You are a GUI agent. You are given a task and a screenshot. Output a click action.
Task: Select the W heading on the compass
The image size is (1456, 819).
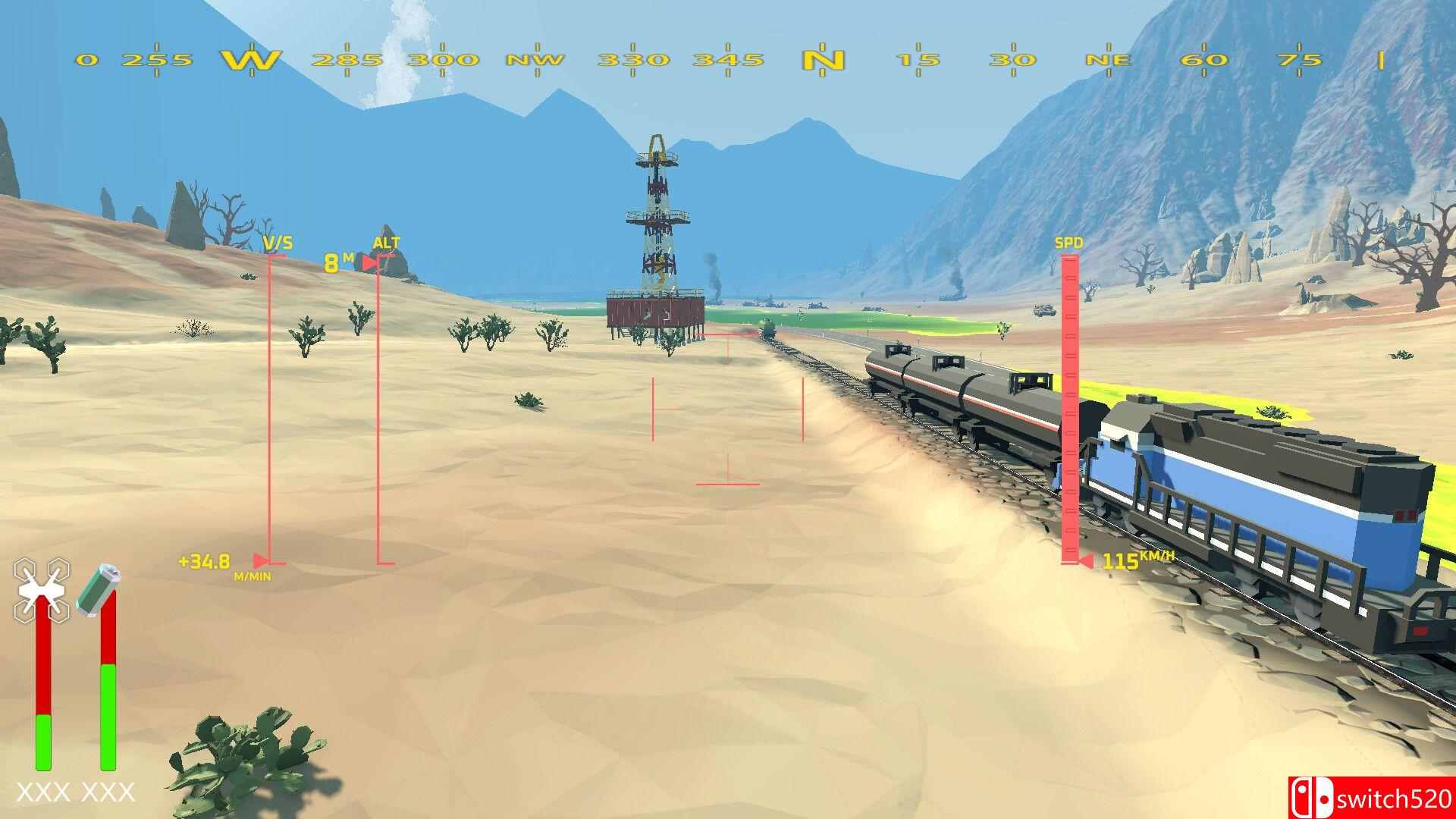(250, 58)
